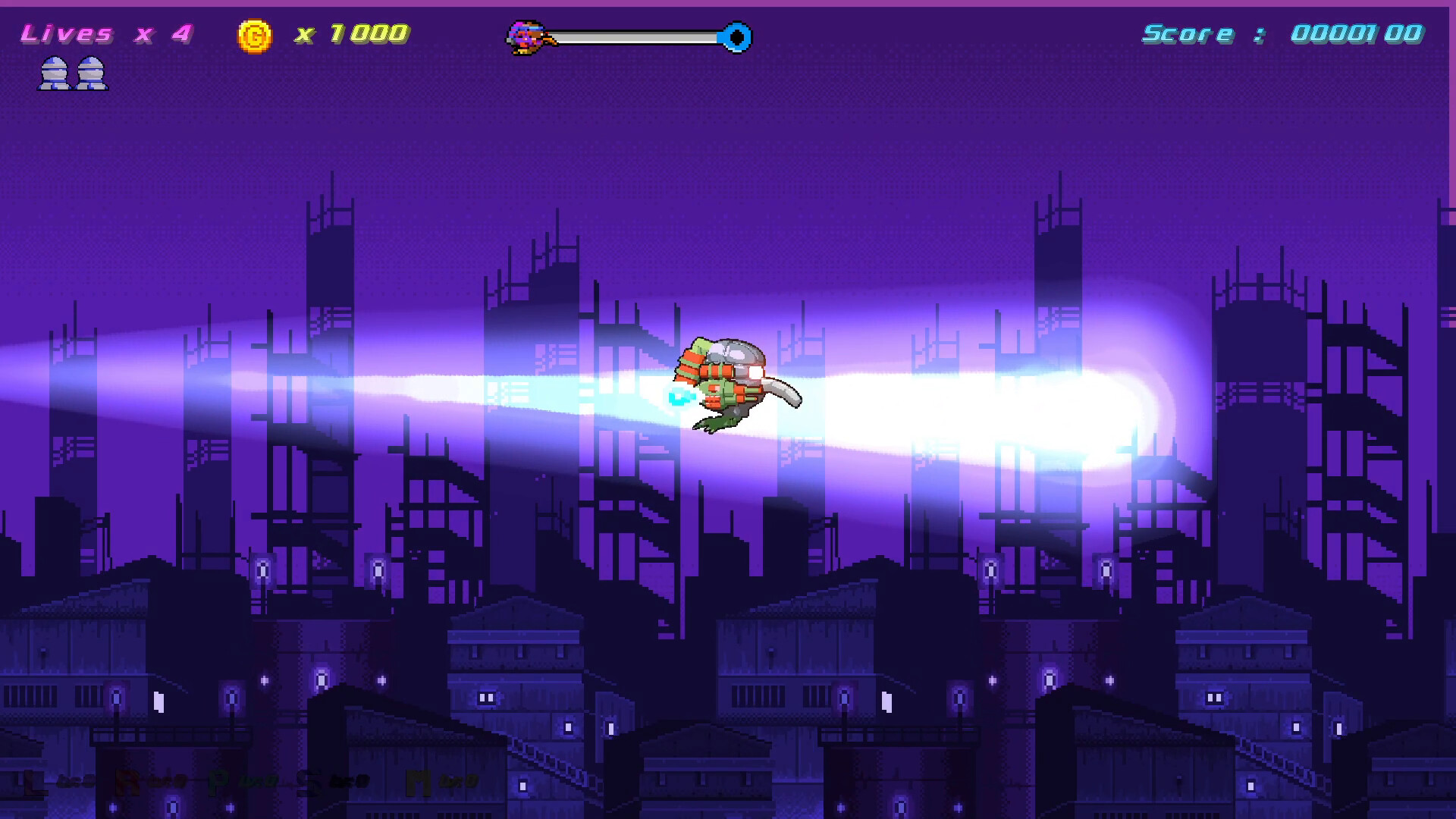Viewport: 1456px width, 819px height.
Task: Click the second rocket bomb icon under Lives
Action: tap(93, 74)
